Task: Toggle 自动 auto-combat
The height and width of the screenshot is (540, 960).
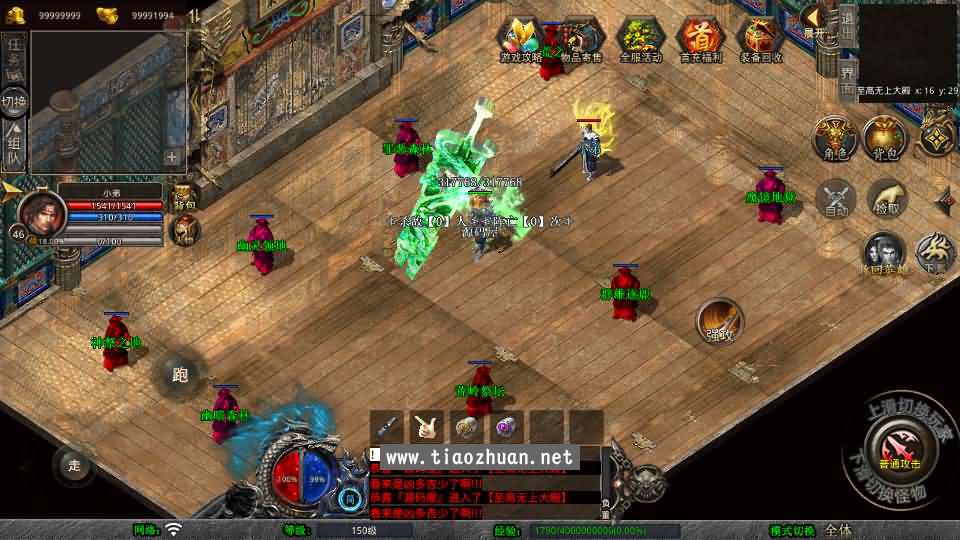Action: click(836, 198)
